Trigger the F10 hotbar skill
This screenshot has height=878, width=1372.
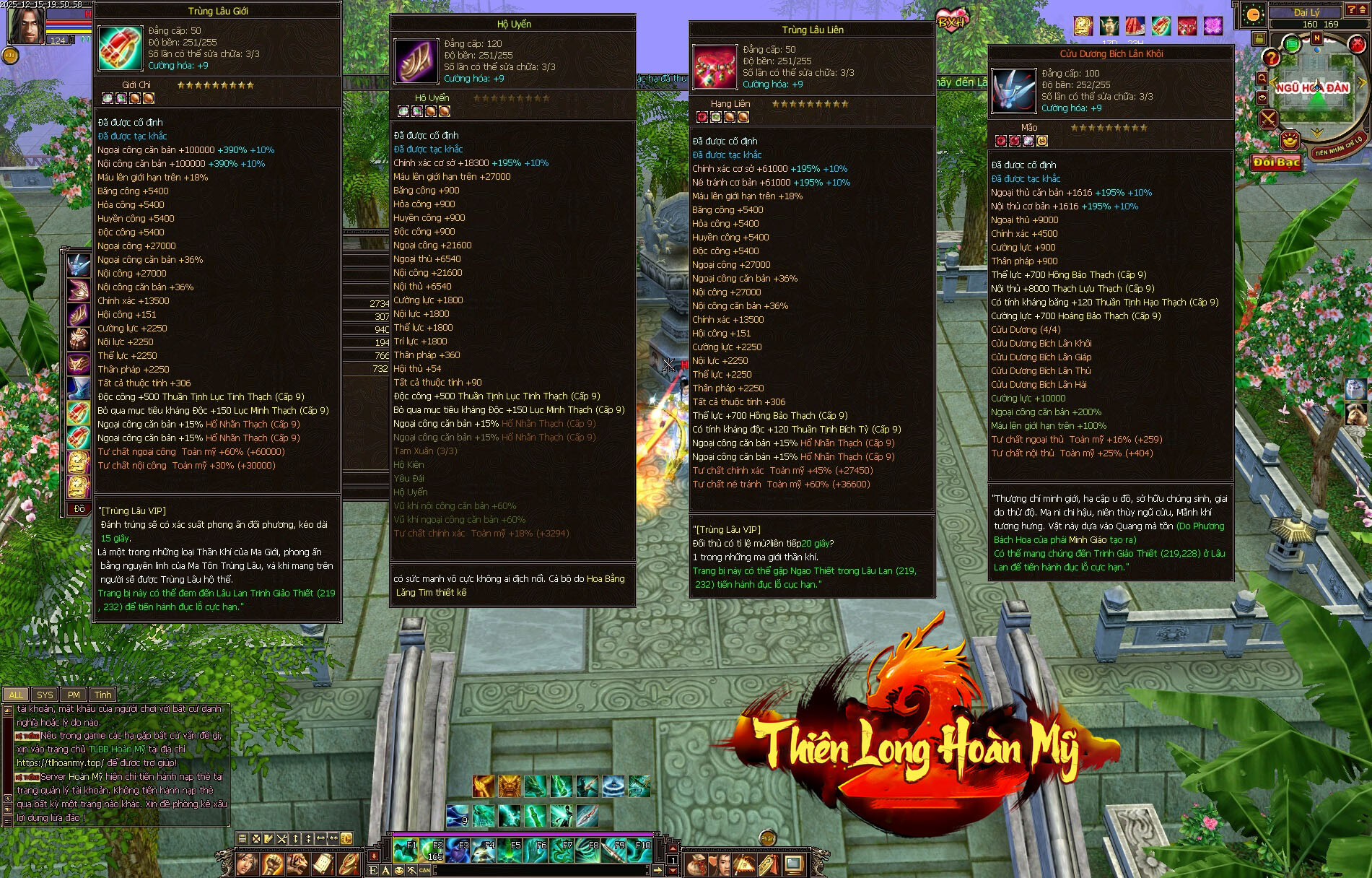tap(639, 851)
